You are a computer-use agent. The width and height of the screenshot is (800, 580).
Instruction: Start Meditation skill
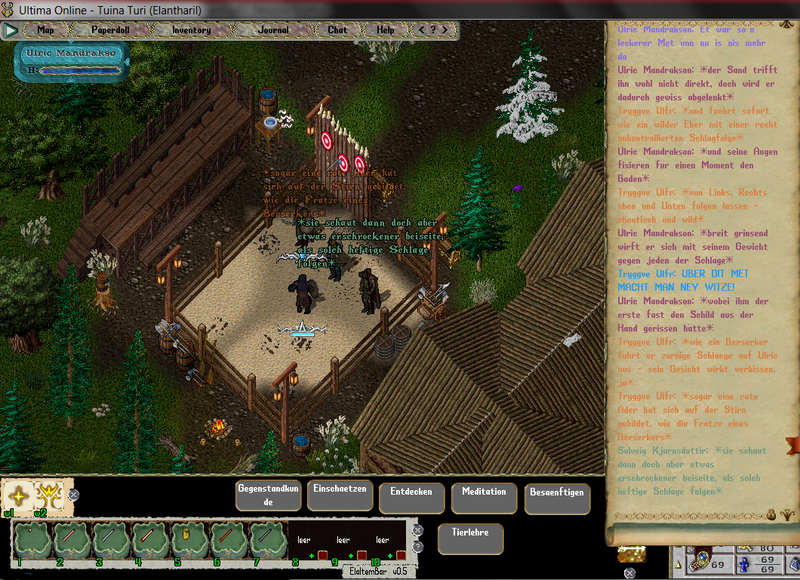click(x=484, y=497)
